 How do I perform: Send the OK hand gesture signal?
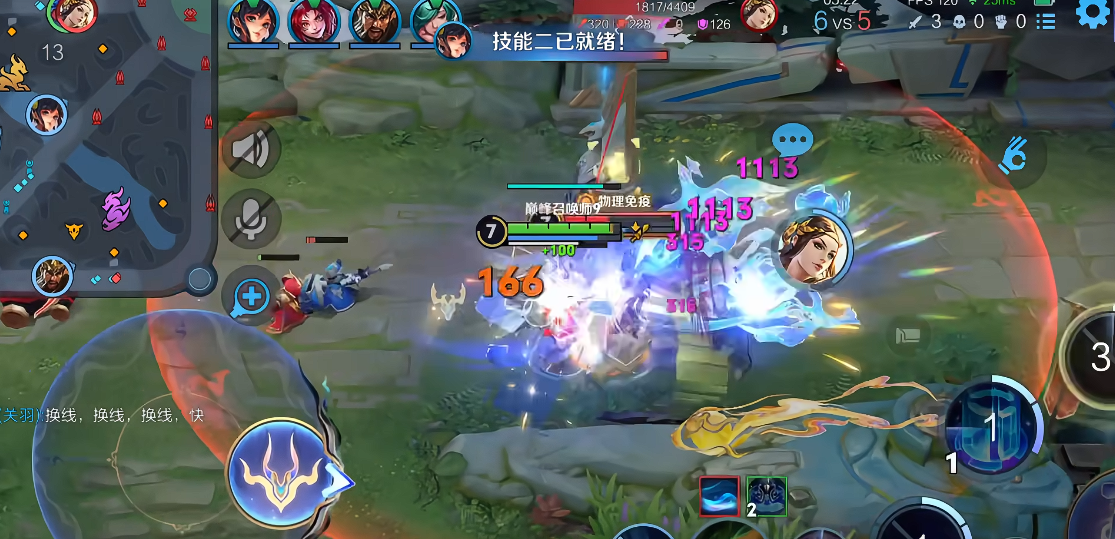(x=1015, y=157)
